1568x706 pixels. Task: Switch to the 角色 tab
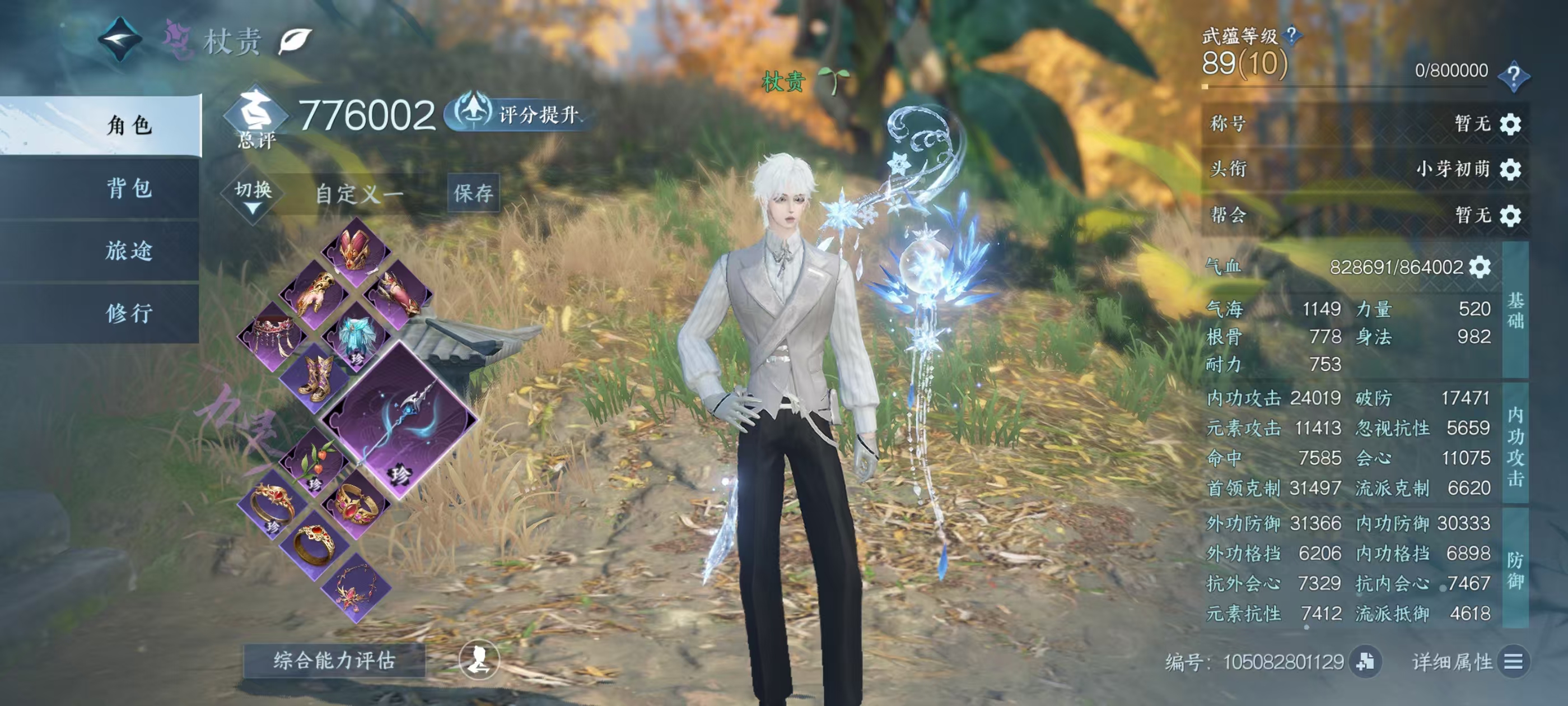(x=129, y=125)
